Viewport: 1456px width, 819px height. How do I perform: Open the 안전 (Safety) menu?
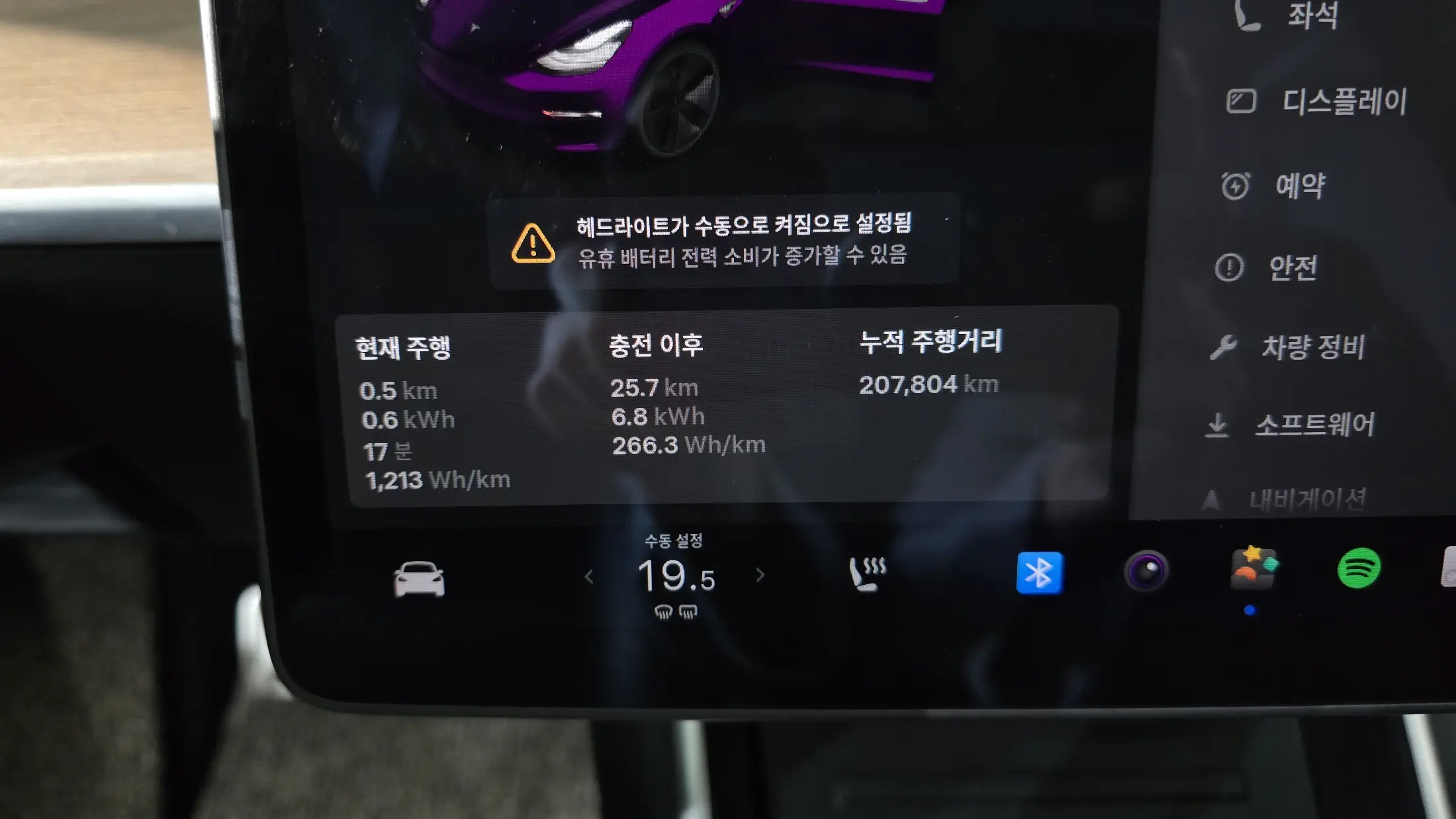tap(1267, 268)
